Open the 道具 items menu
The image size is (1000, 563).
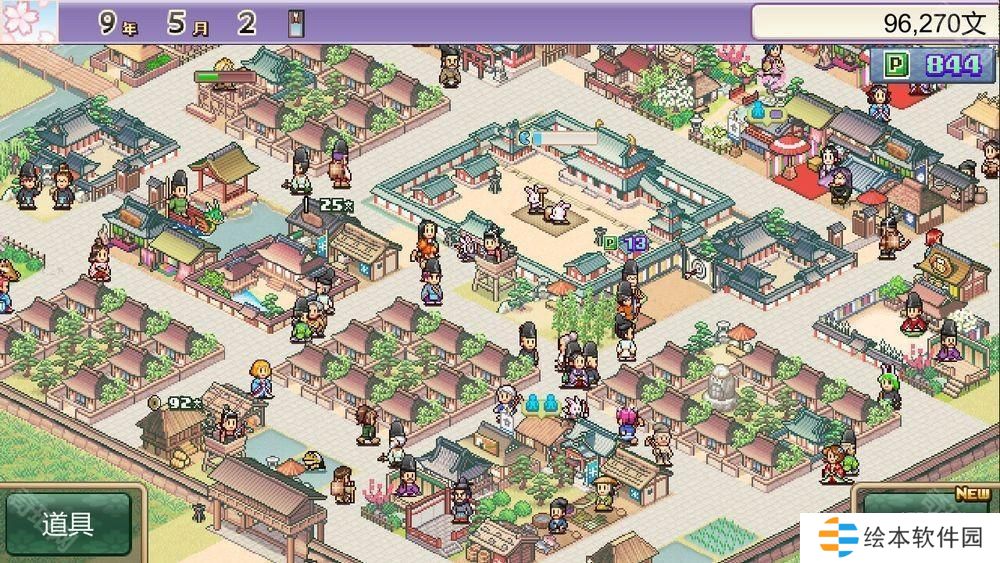68,525
